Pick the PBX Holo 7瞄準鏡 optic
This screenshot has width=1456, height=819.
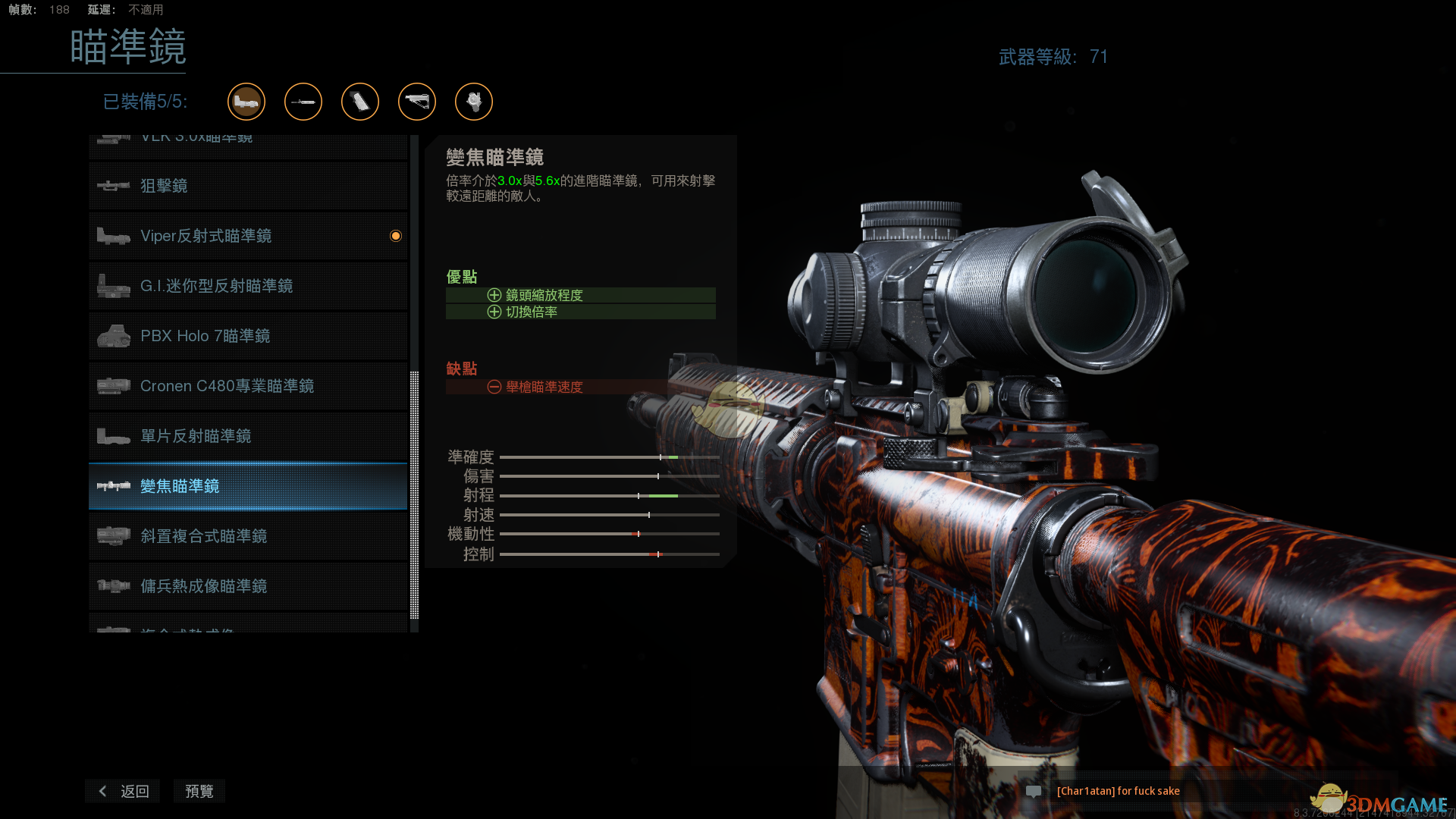(x=248, y=336)
